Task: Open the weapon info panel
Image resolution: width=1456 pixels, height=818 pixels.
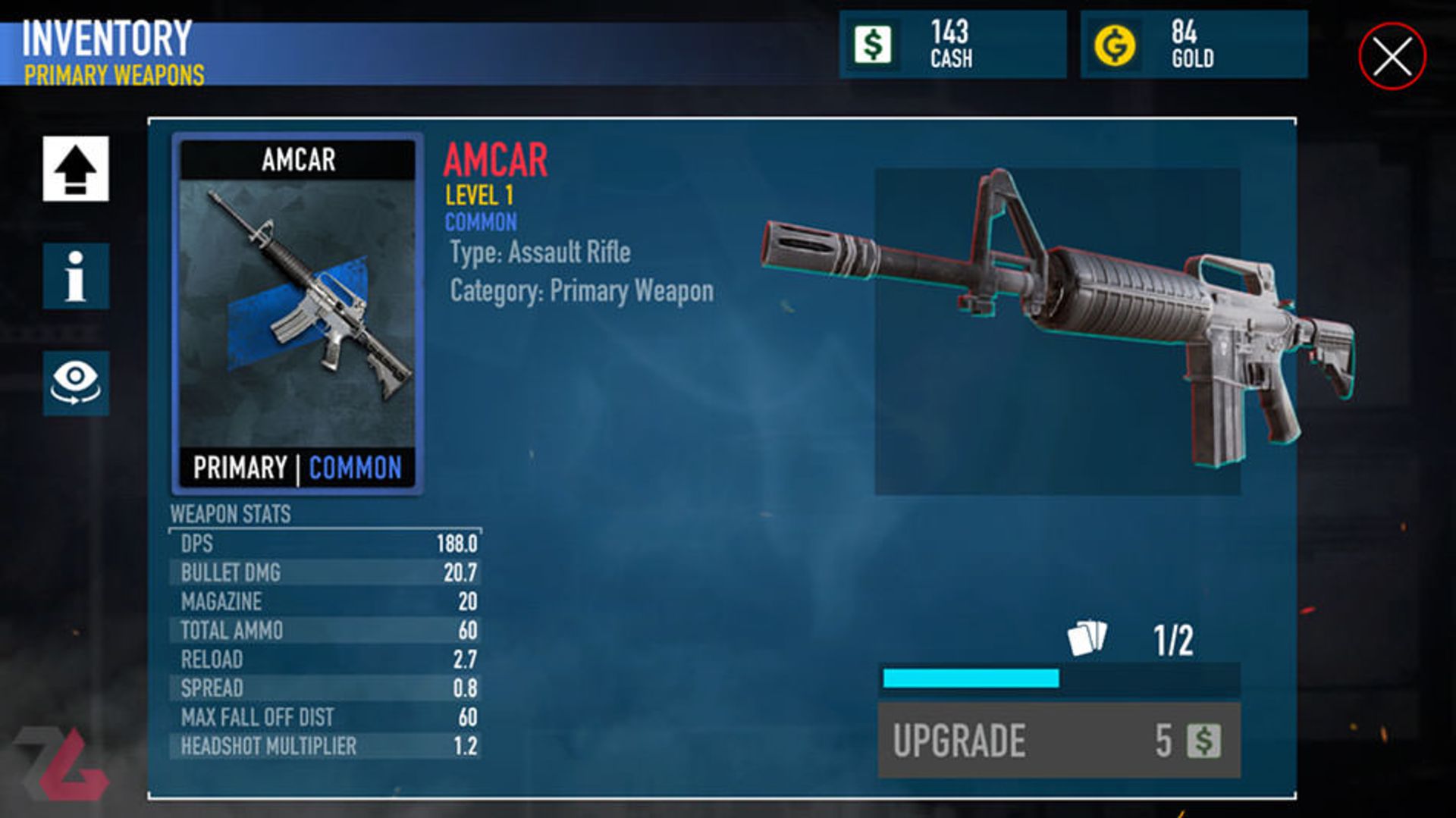Action: point(76,276)
